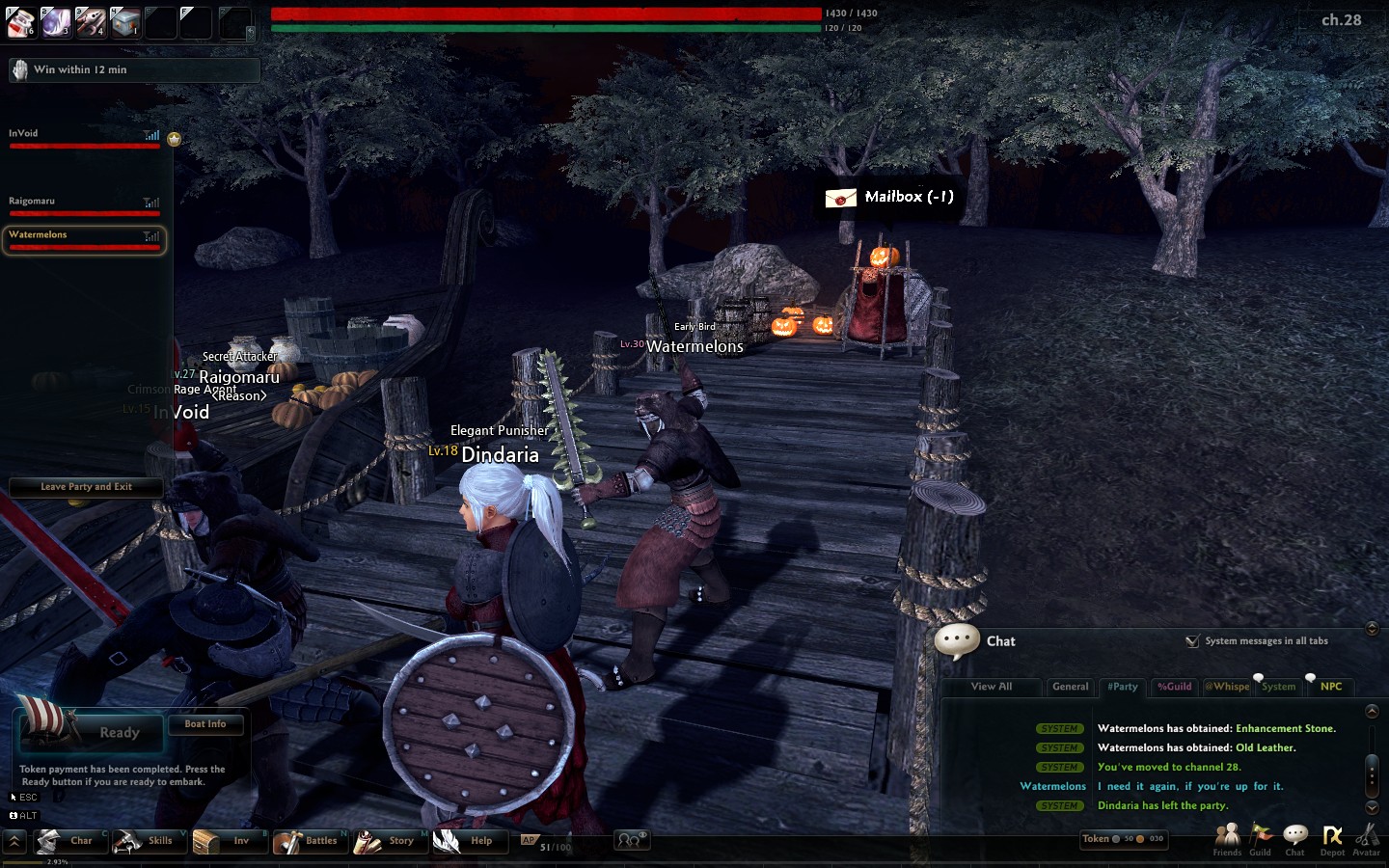Leave Party and Exit
The height and width of the screenshot is (868, 1389).
point(86,487)
